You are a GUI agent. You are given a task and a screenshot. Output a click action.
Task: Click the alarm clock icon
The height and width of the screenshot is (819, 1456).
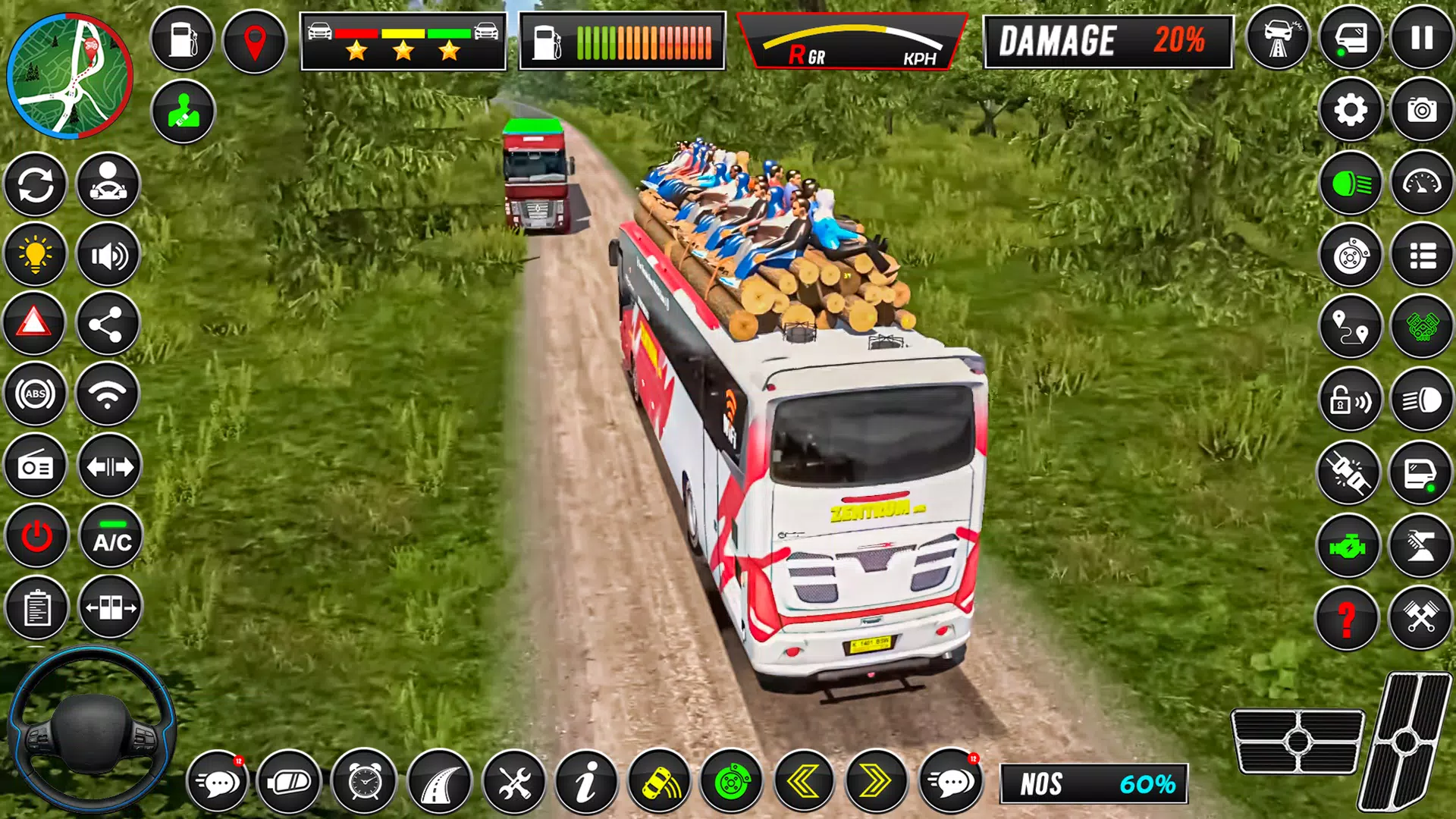point(365,781)
